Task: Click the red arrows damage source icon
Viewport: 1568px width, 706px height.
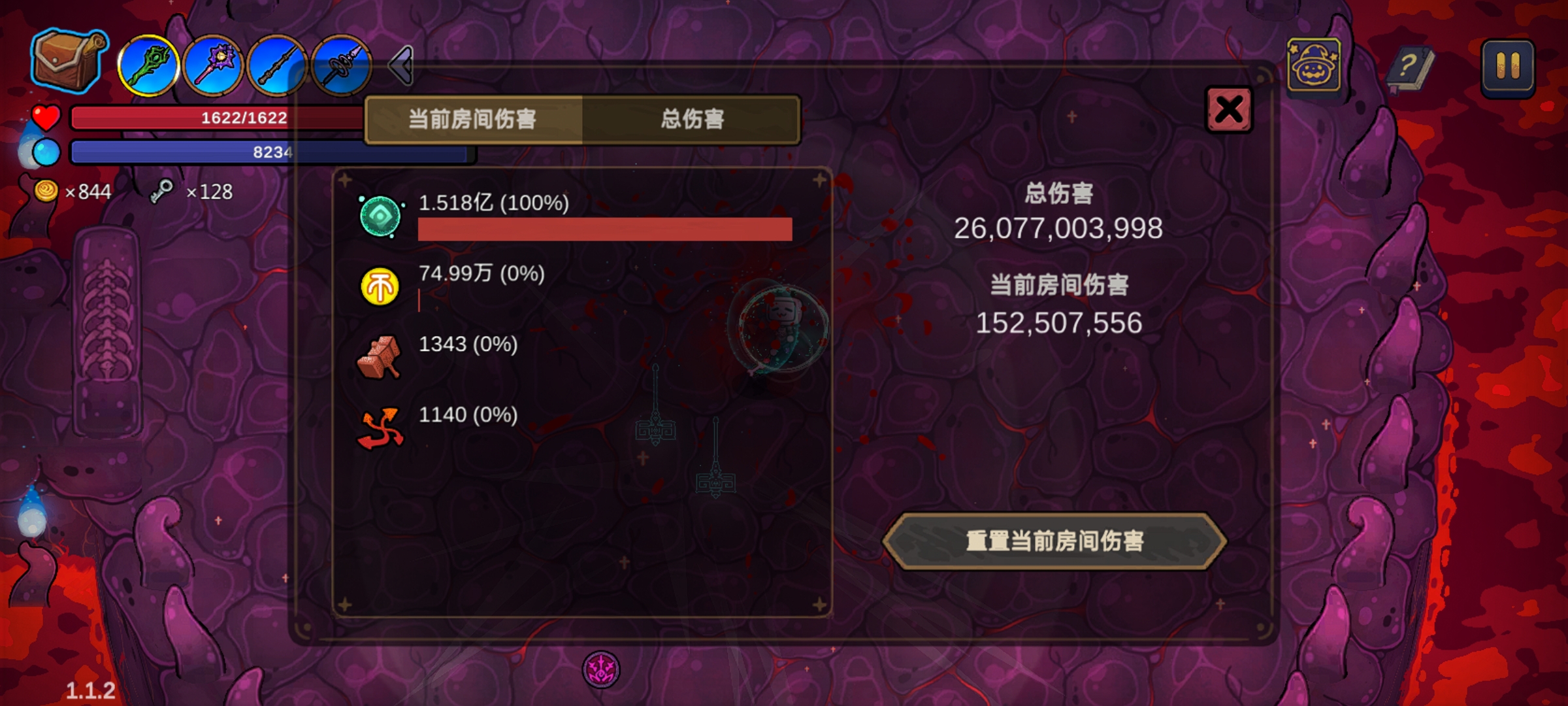Action: click(381, 425)
